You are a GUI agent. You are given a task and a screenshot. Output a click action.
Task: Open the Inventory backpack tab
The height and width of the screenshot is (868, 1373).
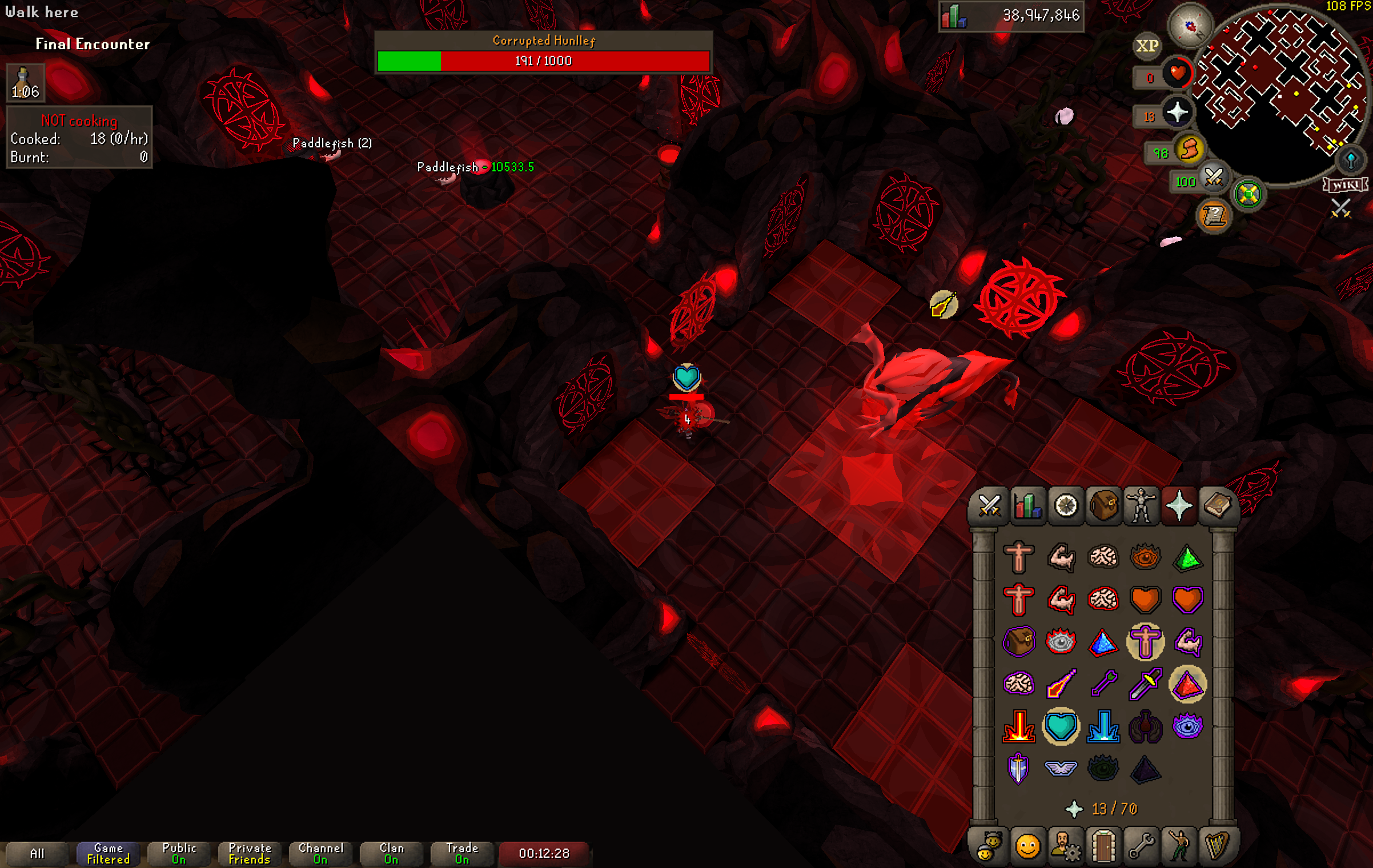pos(1103,506)
